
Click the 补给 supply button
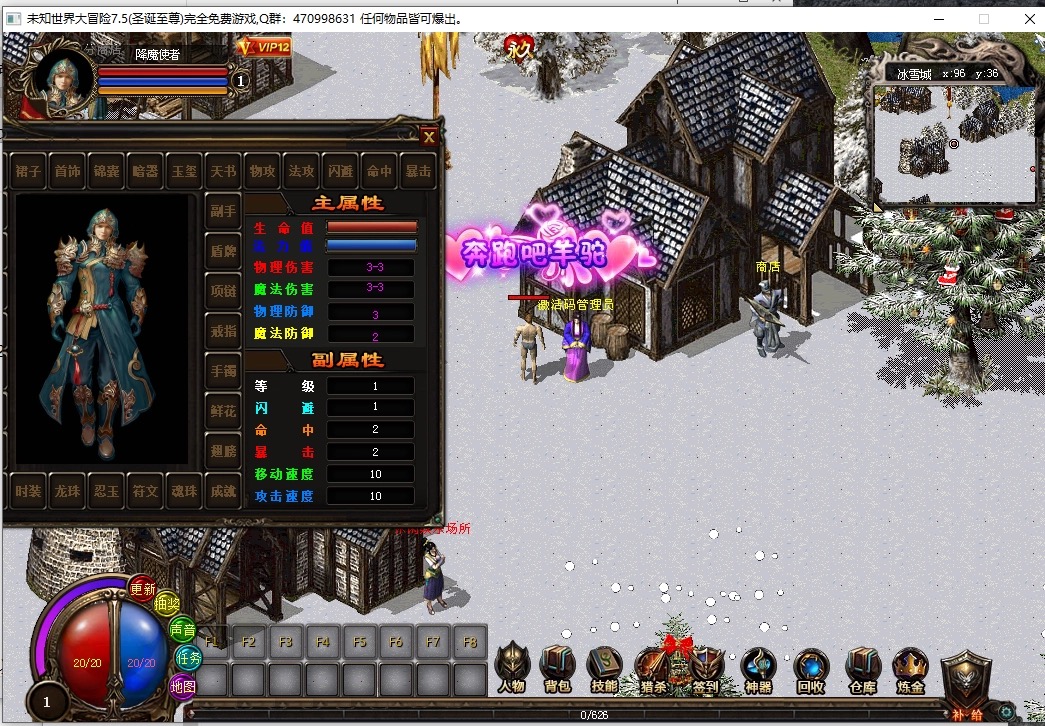[x=967, y=685]
